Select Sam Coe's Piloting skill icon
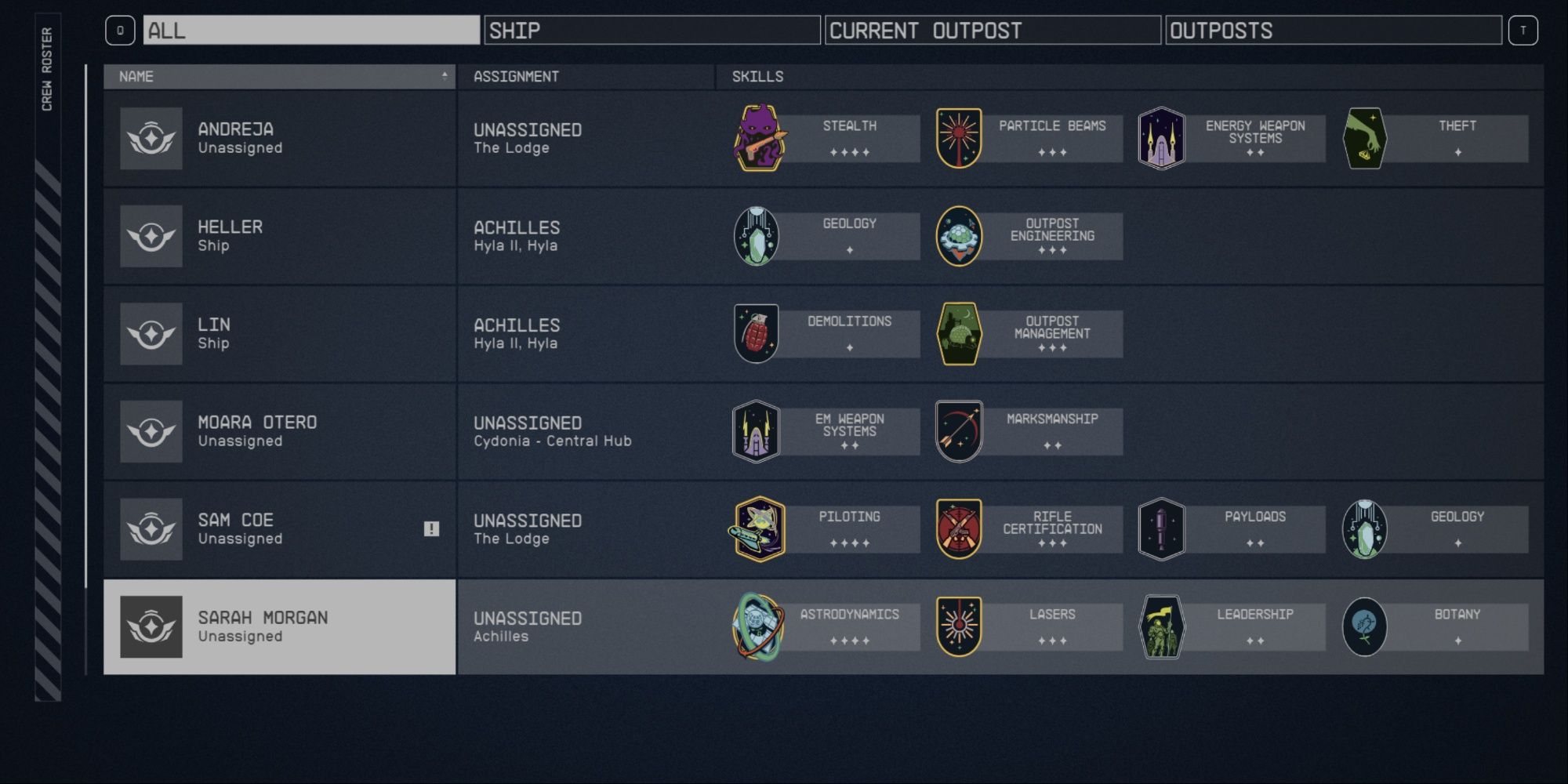This screenshot has width=1568, height=784. [754, 528]
